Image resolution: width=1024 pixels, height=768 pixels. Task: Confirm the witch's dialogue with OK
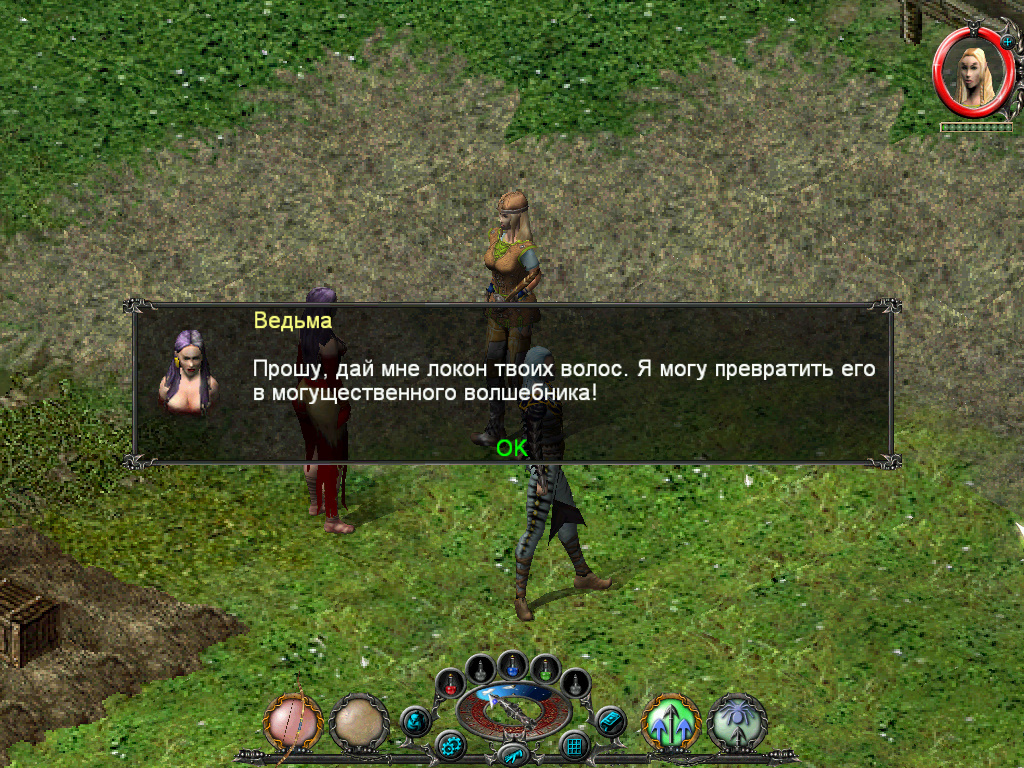click(511, 449)
